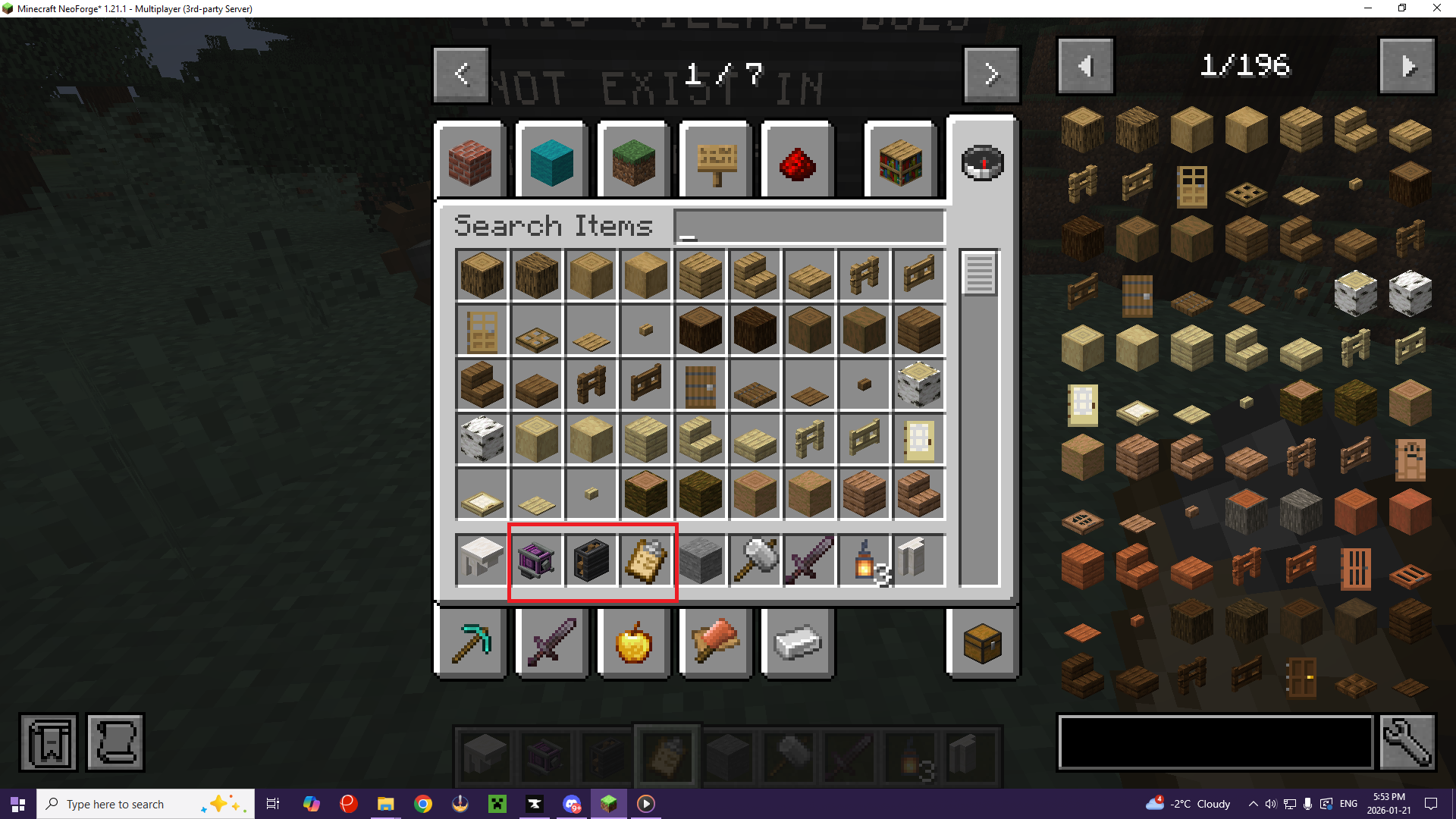Viewport: 1456px width, 819px height.
Task: Open the book icon at bottom left
Action: click(x=48, y=742)
